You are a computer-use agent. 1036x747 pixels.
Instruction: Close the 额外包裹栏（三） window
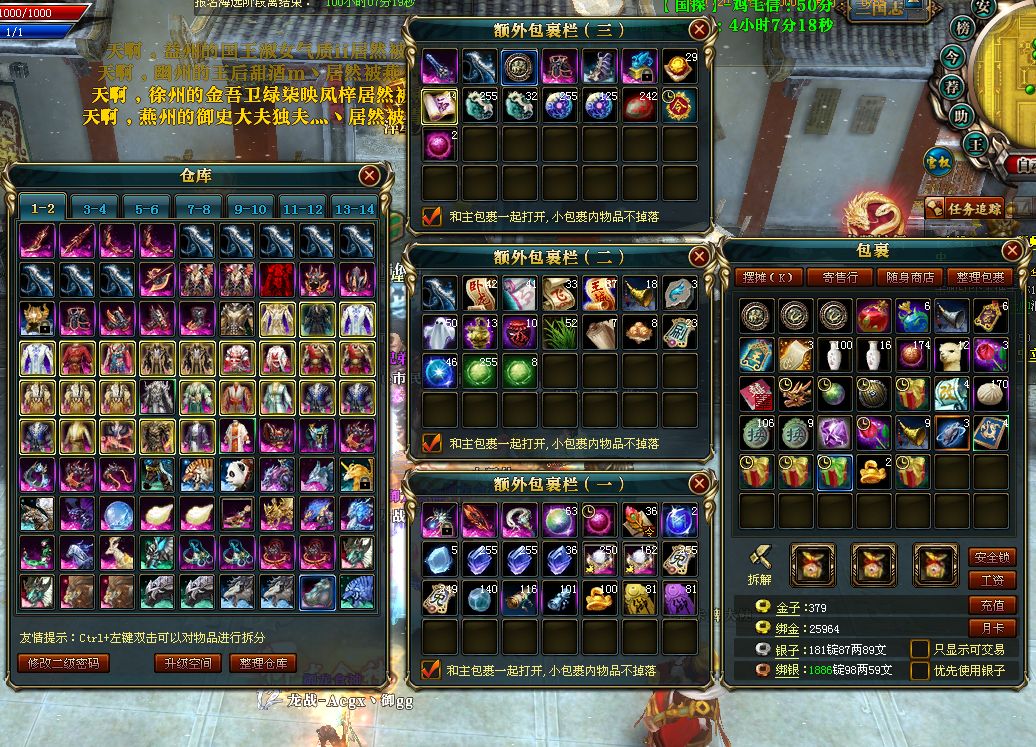[x=699, y=30]
